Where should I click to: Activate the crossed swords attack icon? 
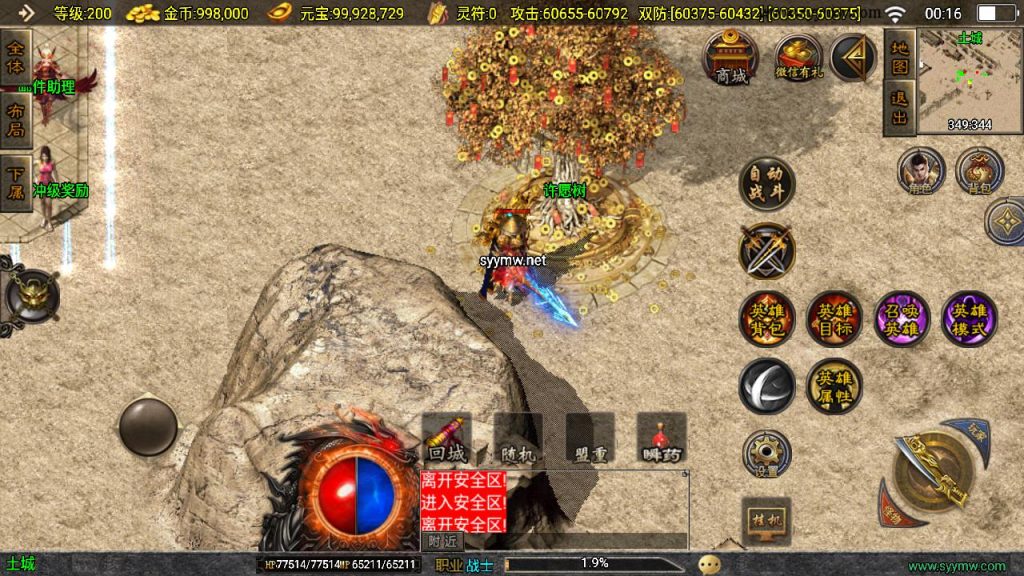767,250
